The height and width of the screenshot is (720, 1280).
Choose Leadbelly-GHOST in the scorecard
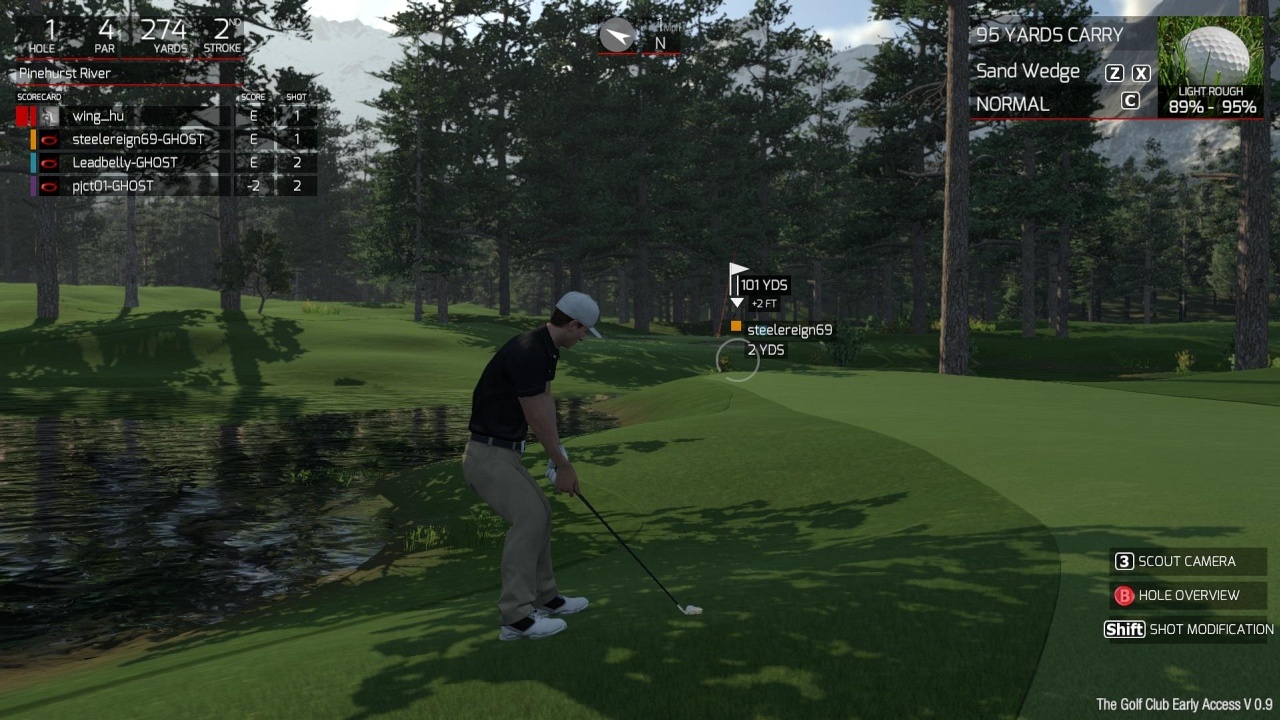pos(124,163)
